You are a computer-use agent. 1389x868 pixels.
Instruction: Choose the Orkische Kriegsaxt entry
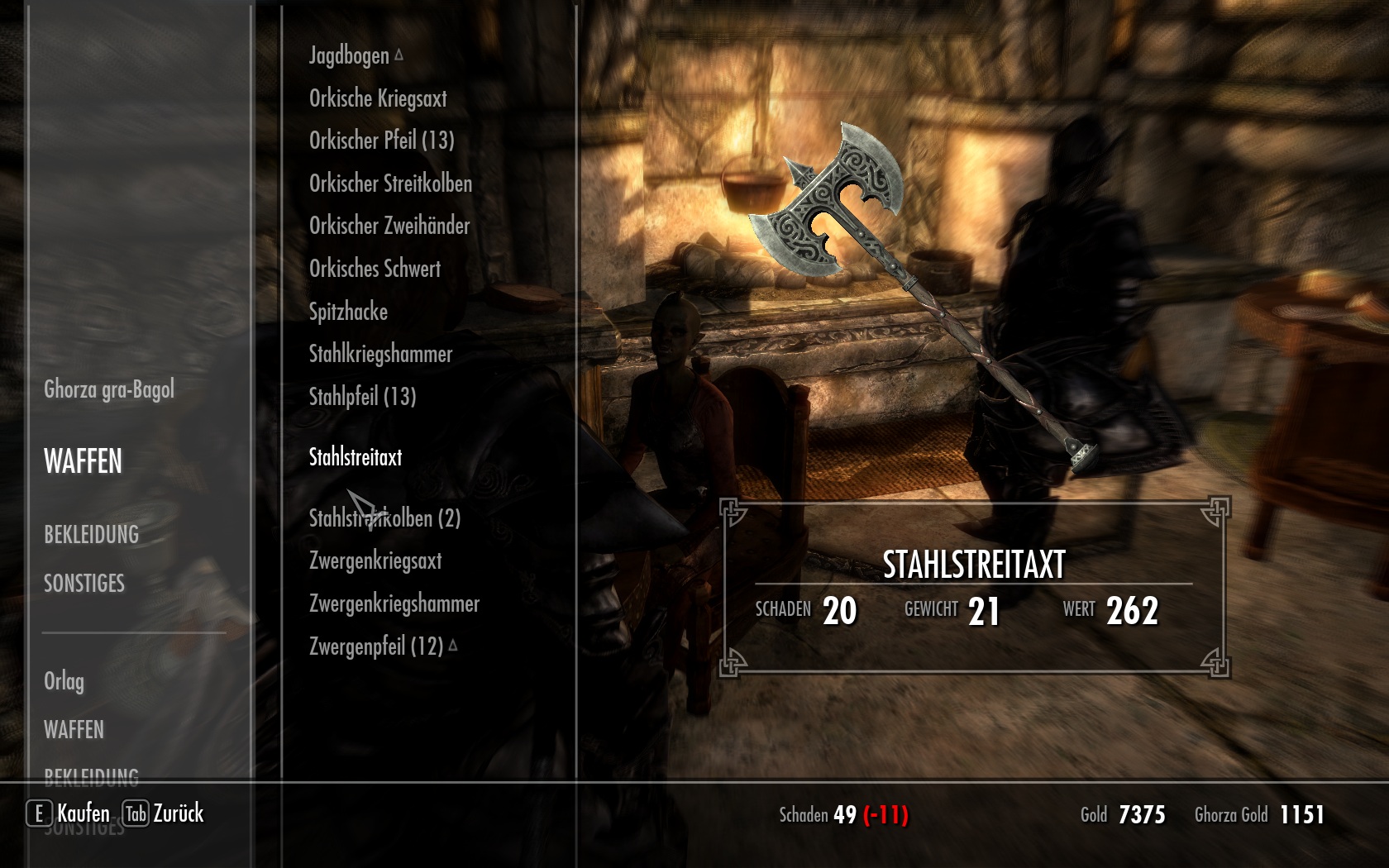(378, 98)
